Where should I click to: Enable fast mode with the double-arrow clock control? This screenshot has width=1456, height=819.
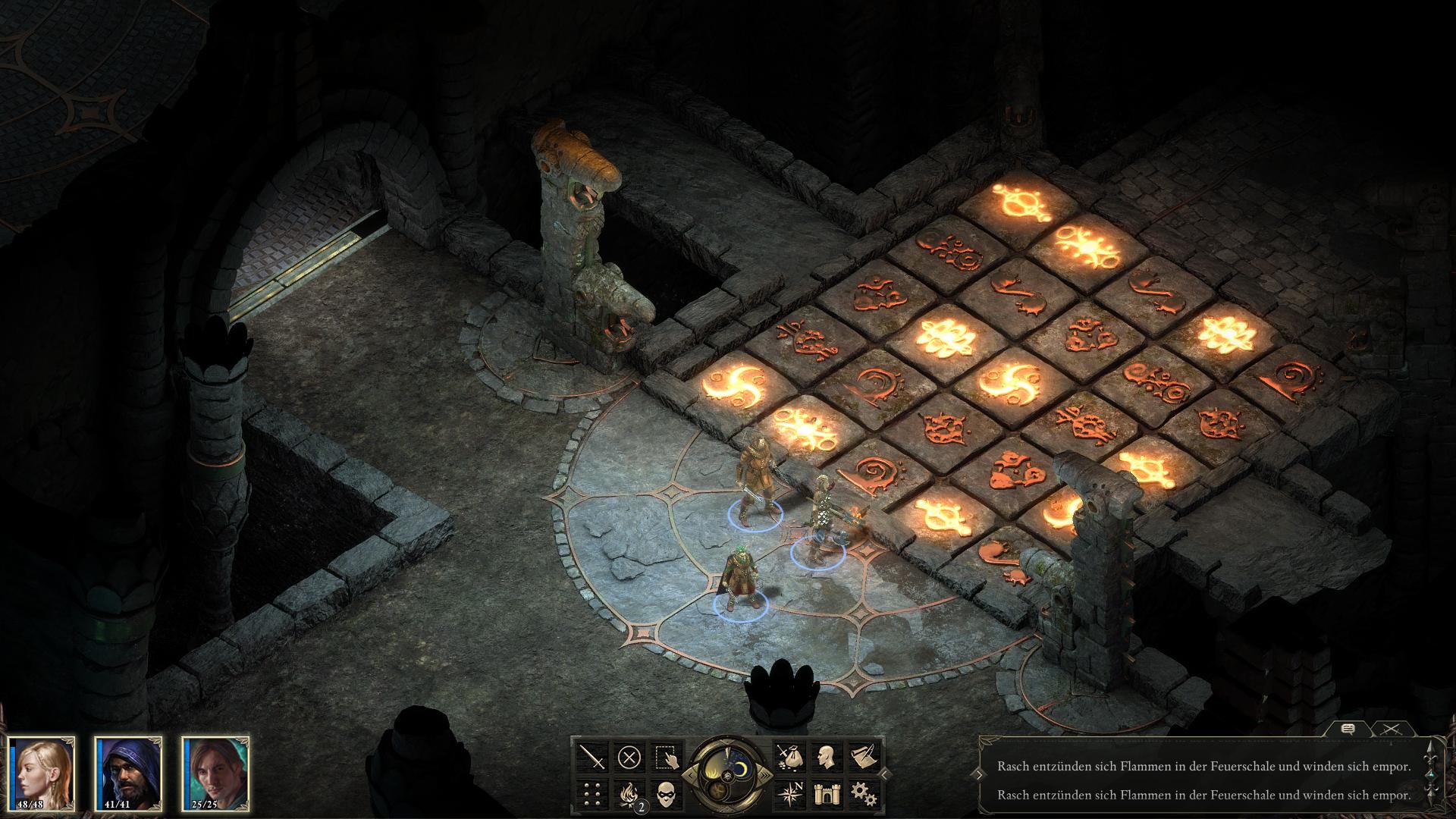(766, 775)
